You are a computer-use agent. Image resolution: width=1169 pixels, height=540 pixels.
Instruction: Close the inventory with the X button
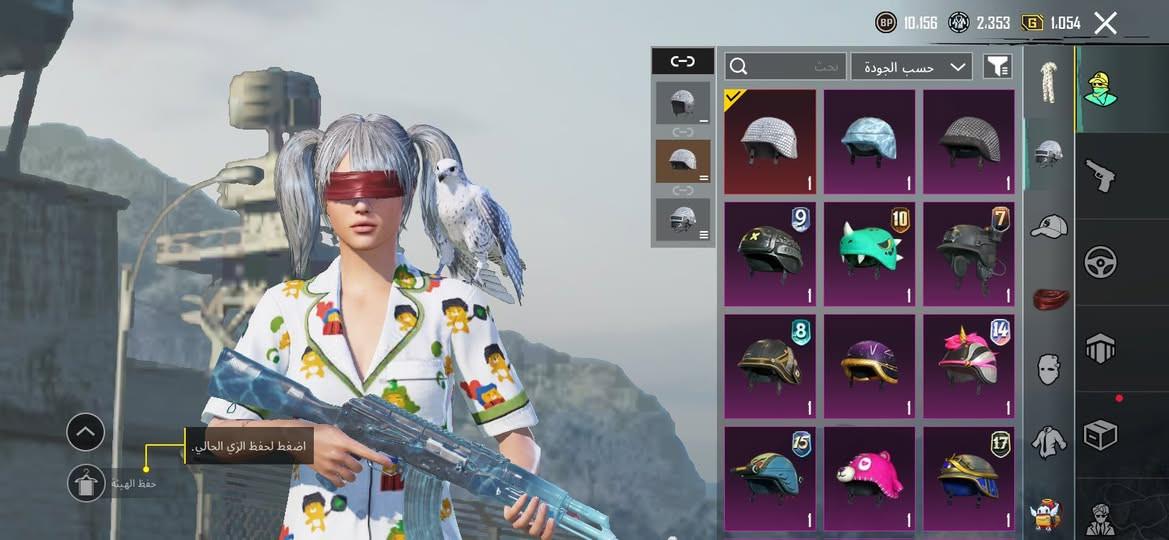pos(1105,23)
